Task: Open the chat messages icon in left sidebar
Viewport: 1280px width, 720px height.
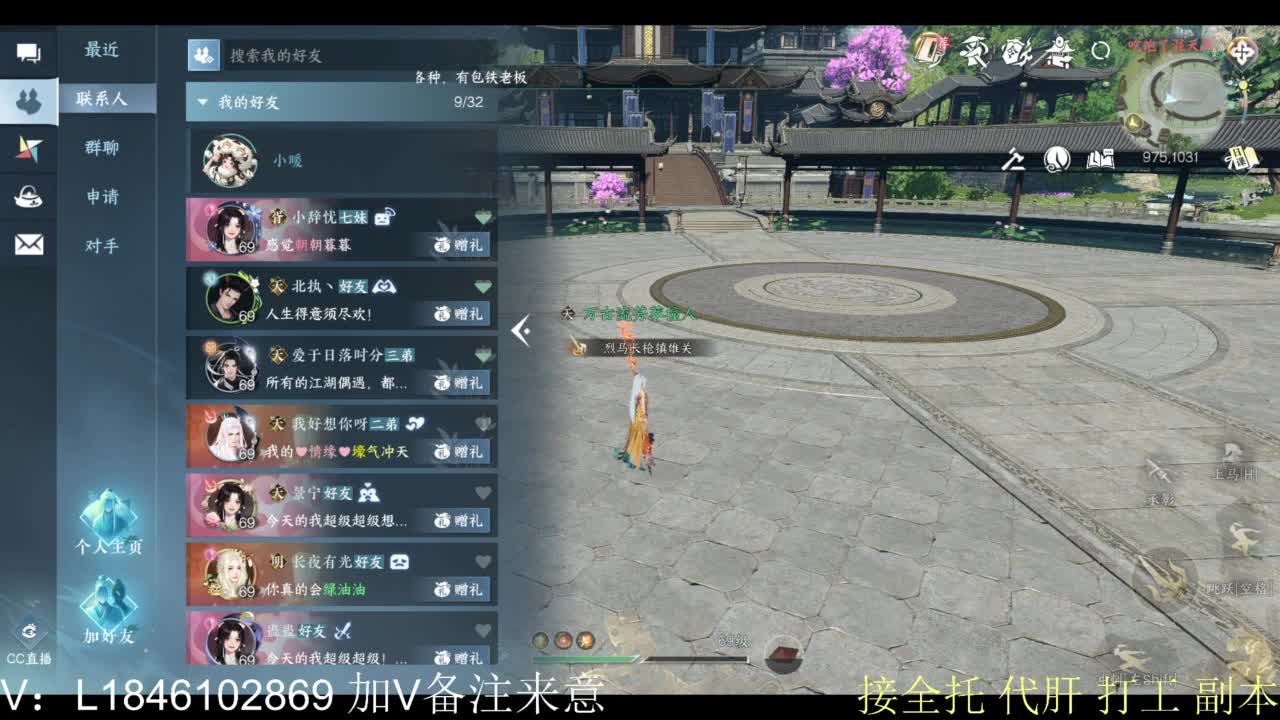Action: [29, 52]
